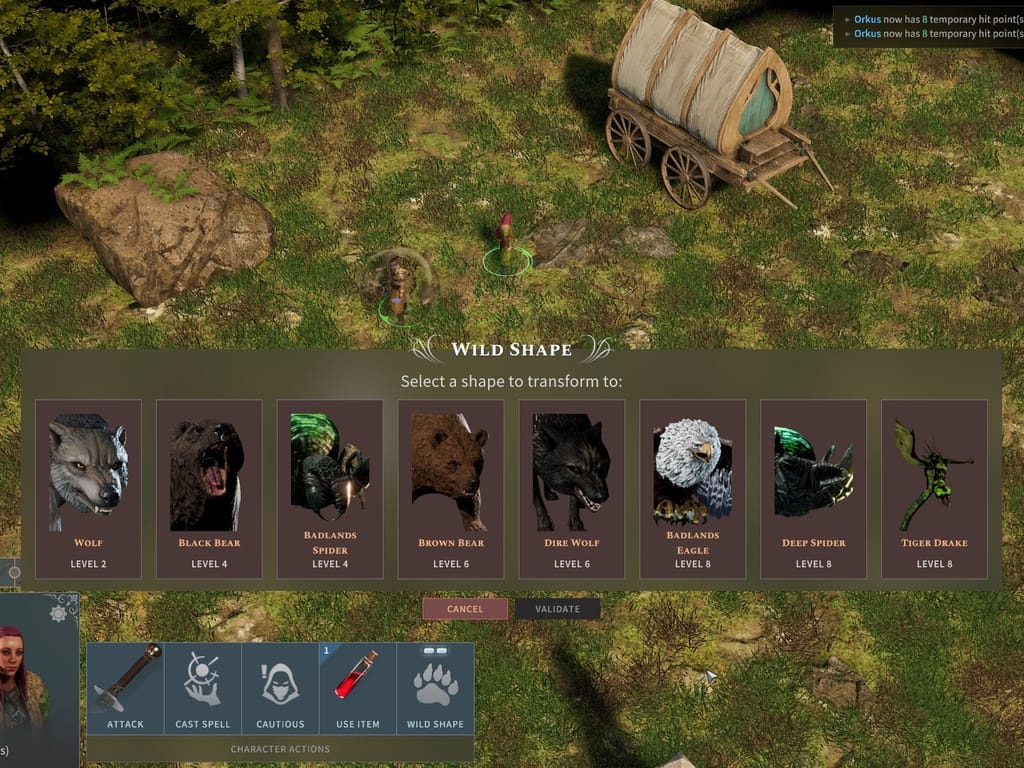Choose the Badlands Eagle shape
Image resolution: width=1024 pixels, height=768 pixels.
pyautogui.click(x=693, y=488)
